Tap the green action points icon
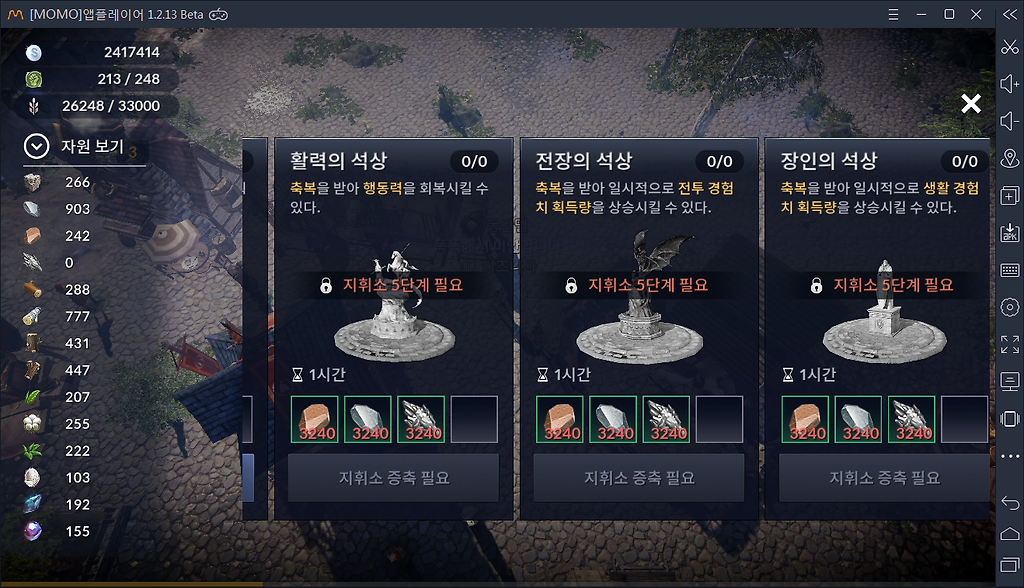Screen dimensions: 1024x588 (x=34, y=79)
